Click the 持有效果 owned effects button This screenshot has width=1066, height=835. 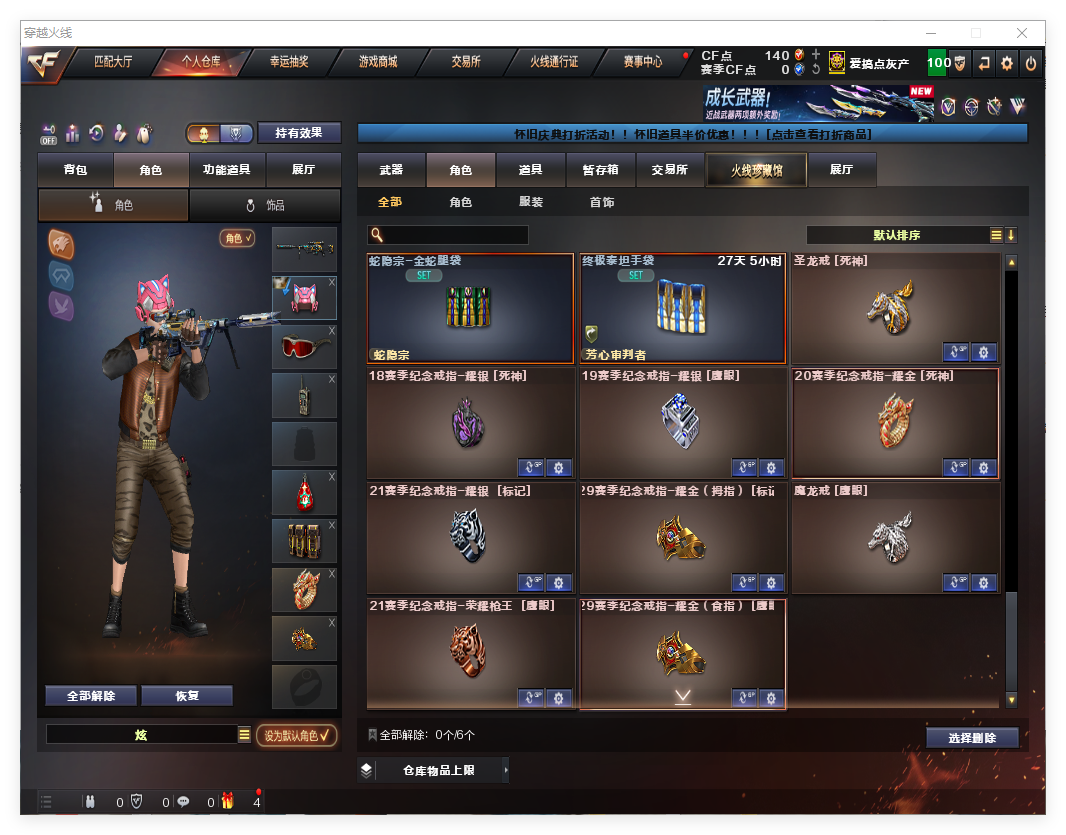click(x=299, y=133)
